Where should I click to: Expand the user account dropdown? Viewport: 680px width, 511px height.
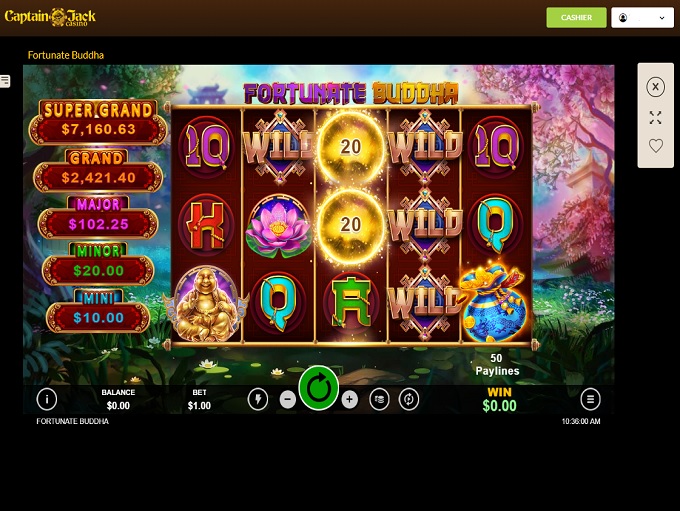tap(642, 18)
